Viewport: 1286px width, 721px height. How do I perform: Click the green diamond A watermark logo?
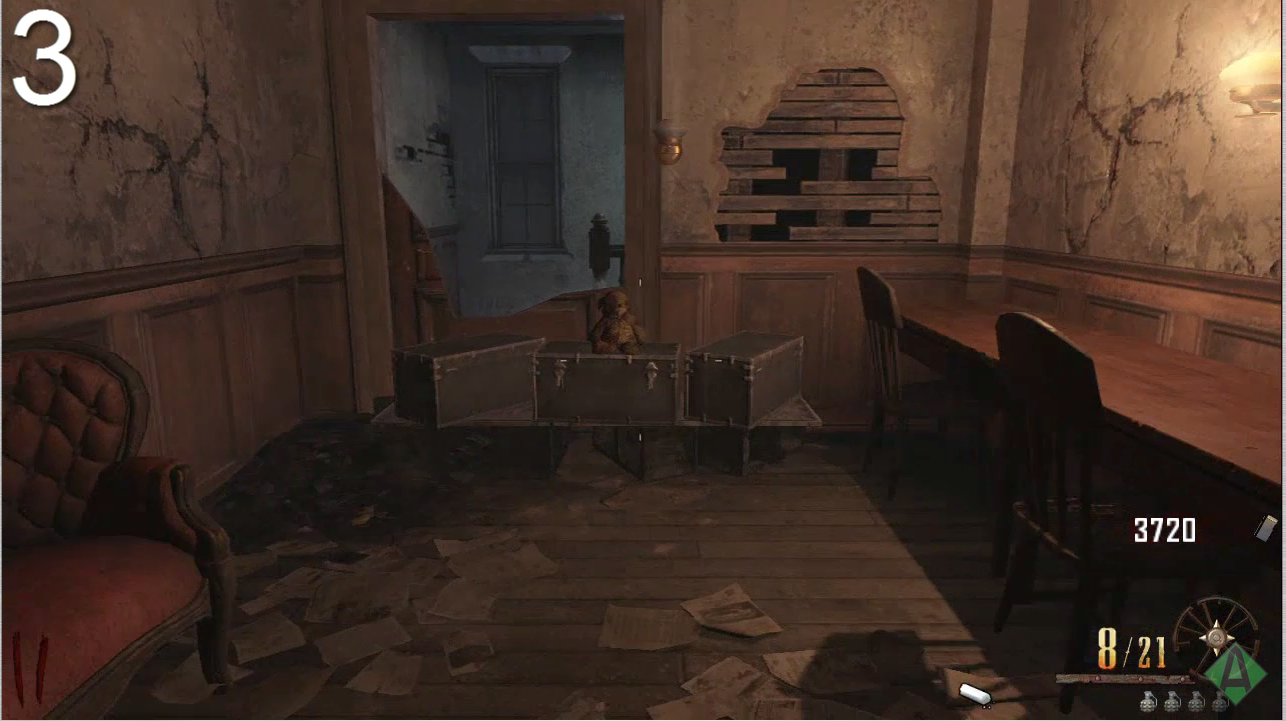click(1235, 673)
